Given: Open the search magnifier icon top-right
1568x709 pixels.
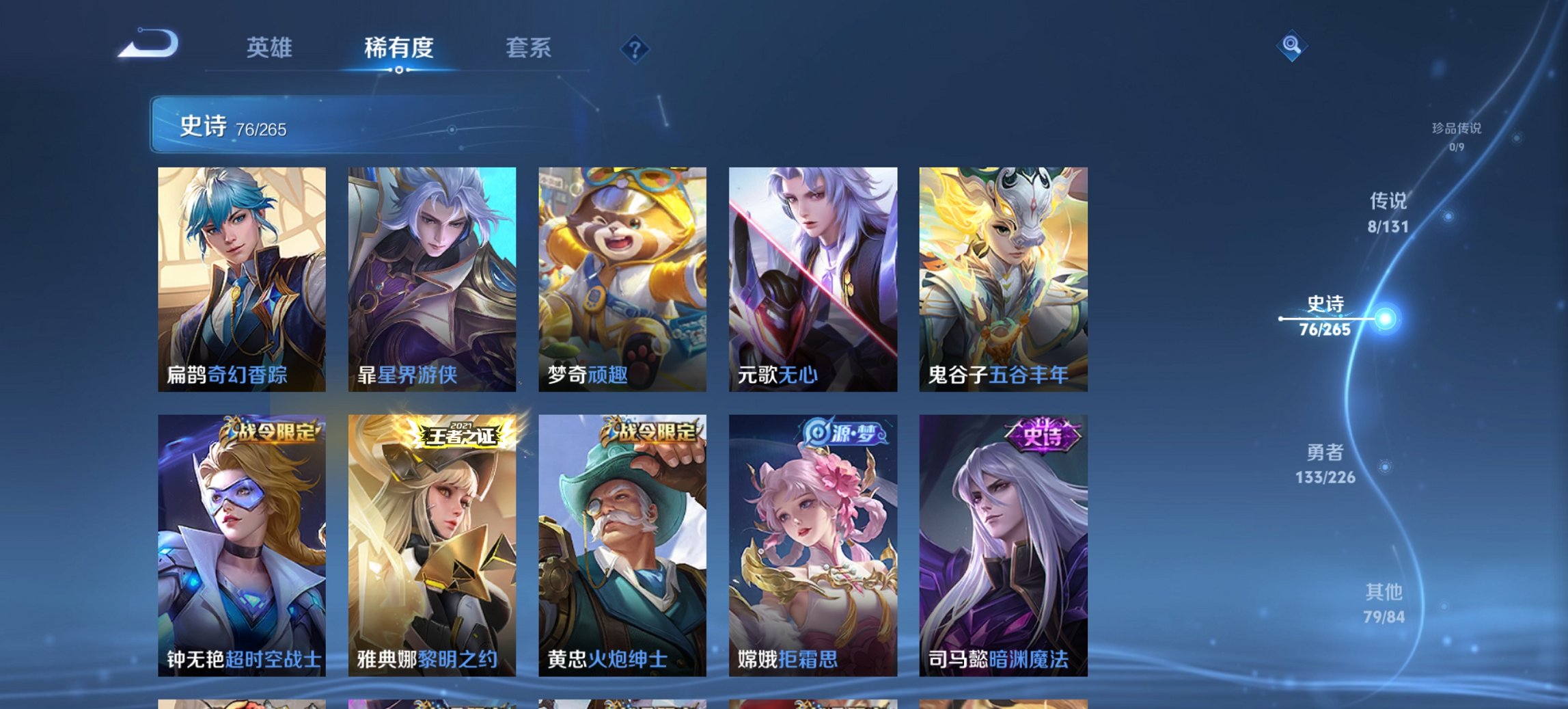Looking at the screenshot, I should [x=1290, y=46].
